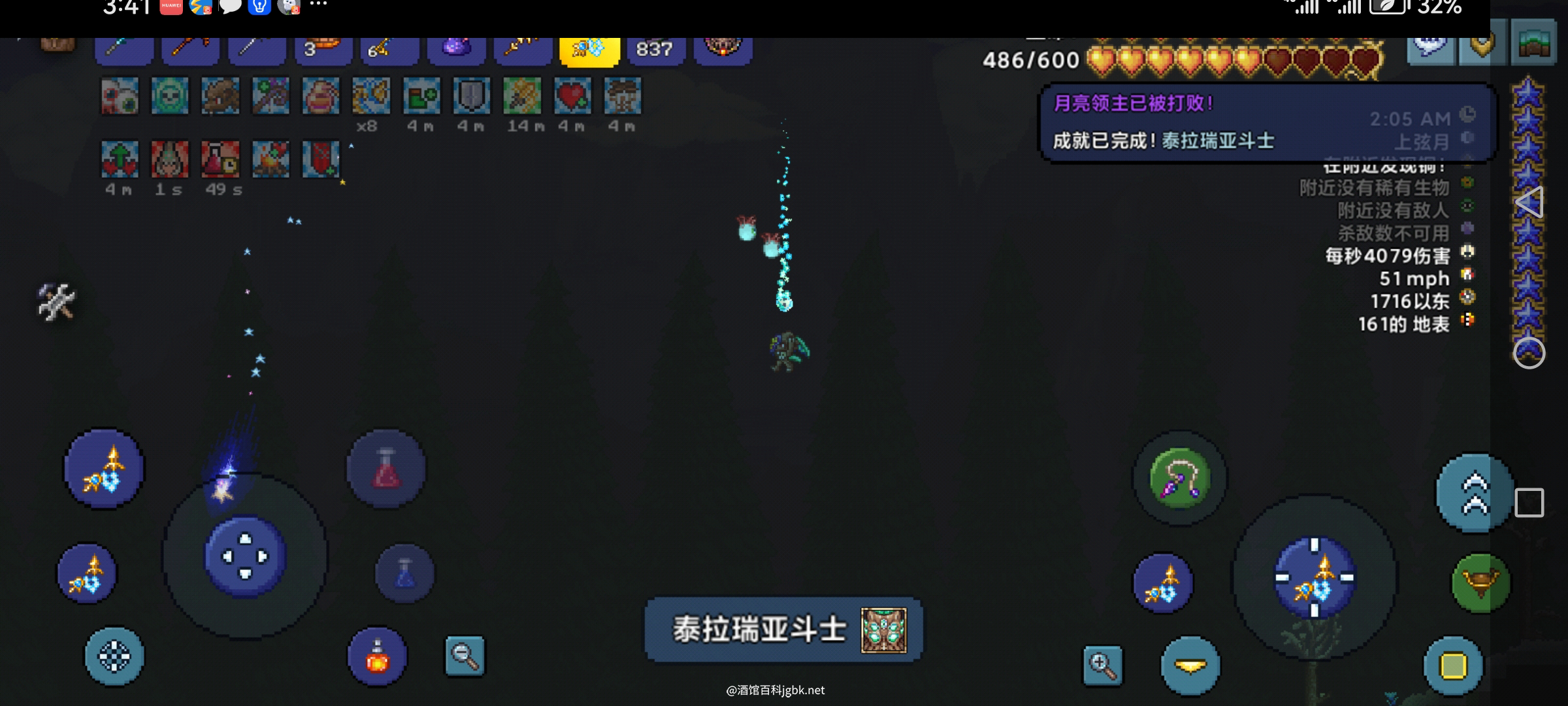
Task: Tap the campfire buff icon
Action: [270, 160]
